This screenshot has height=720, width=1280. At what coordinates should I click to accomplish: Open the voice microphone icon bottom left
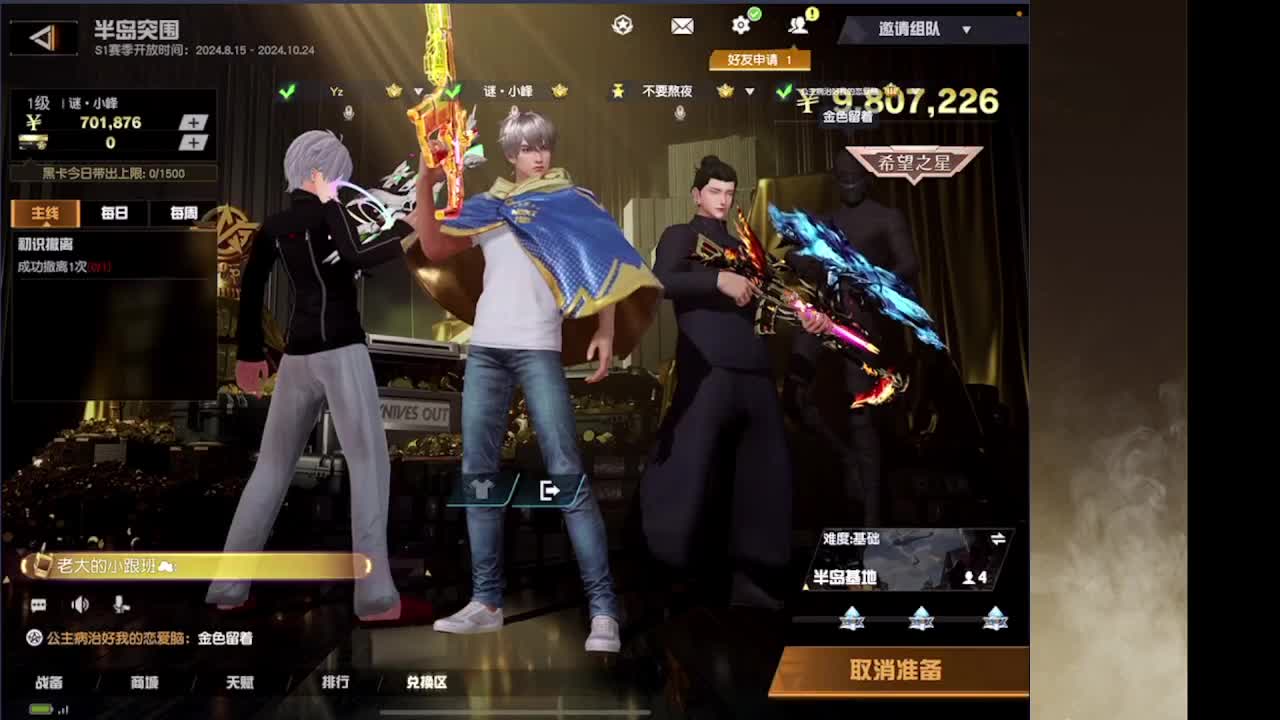(122, 606)
